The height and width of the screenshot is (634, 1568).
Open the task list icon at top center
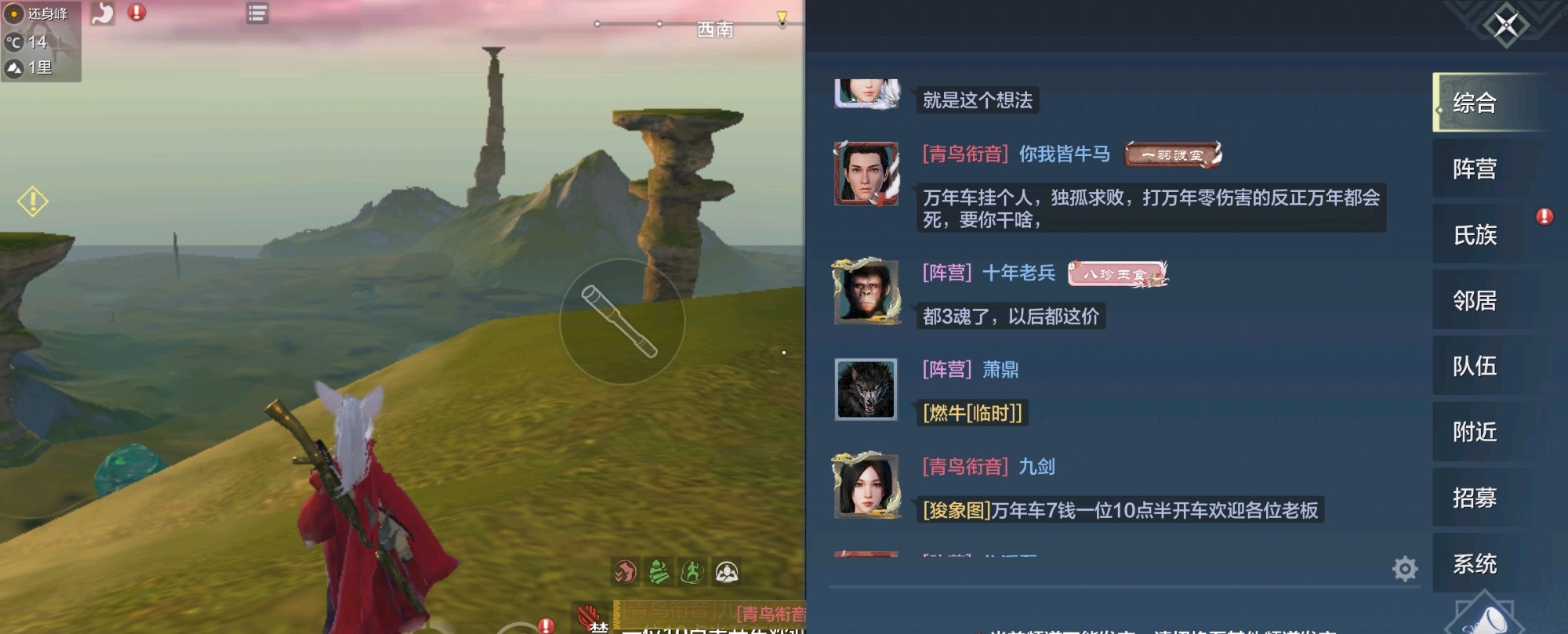256,14
